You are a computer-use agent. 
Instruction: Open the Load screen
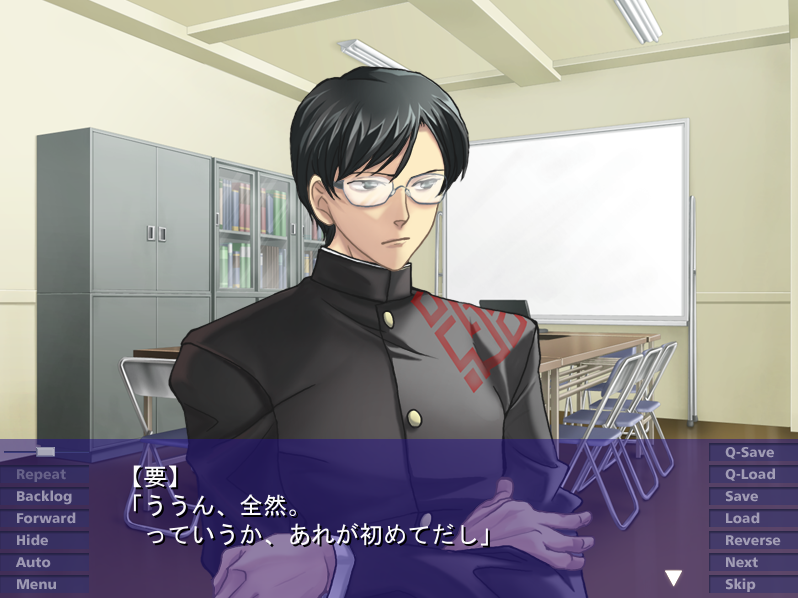click(x=743, y=519)
